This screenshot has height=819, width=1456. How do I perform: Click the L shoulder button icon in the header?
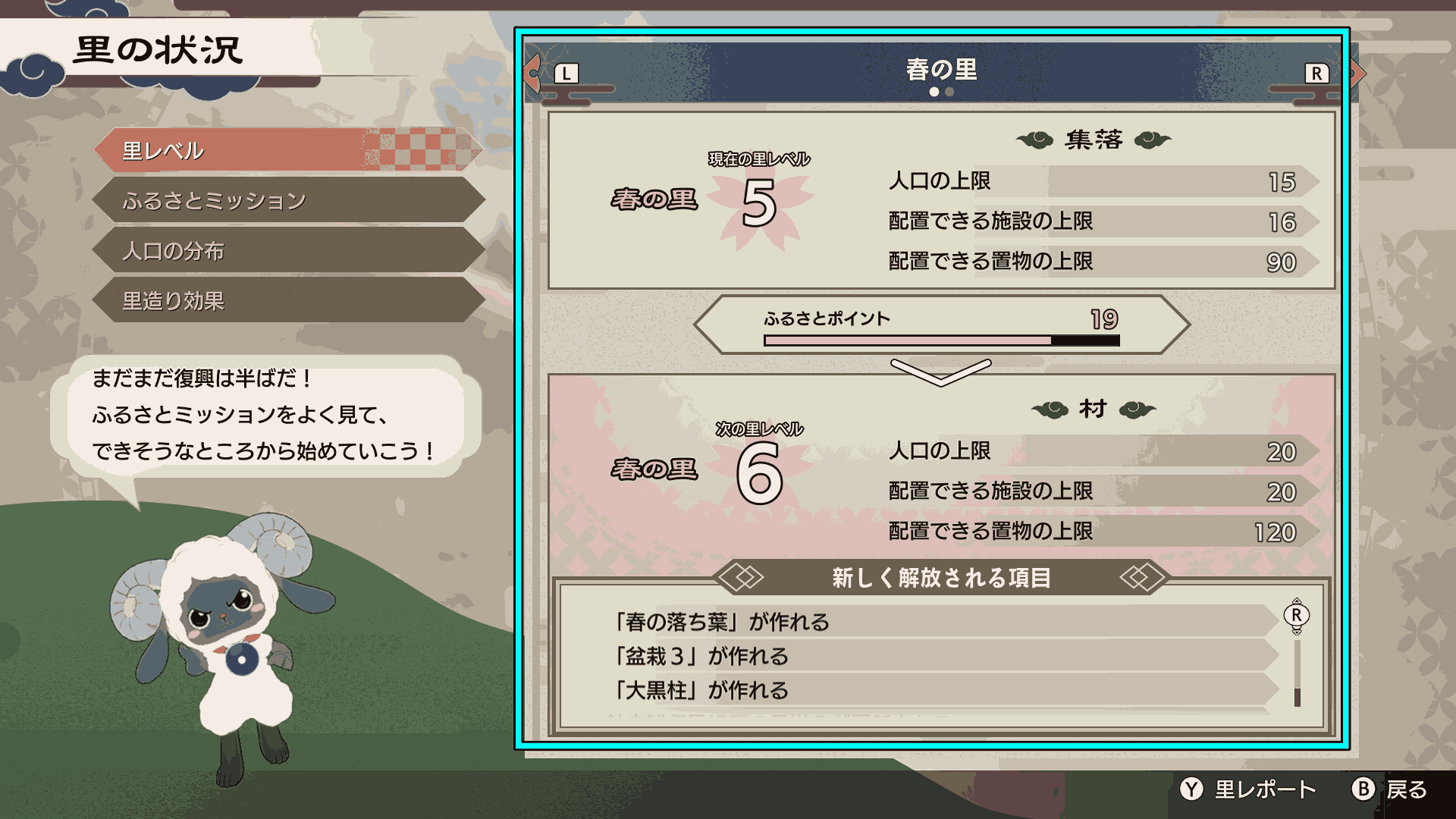(x=565, y=74)
